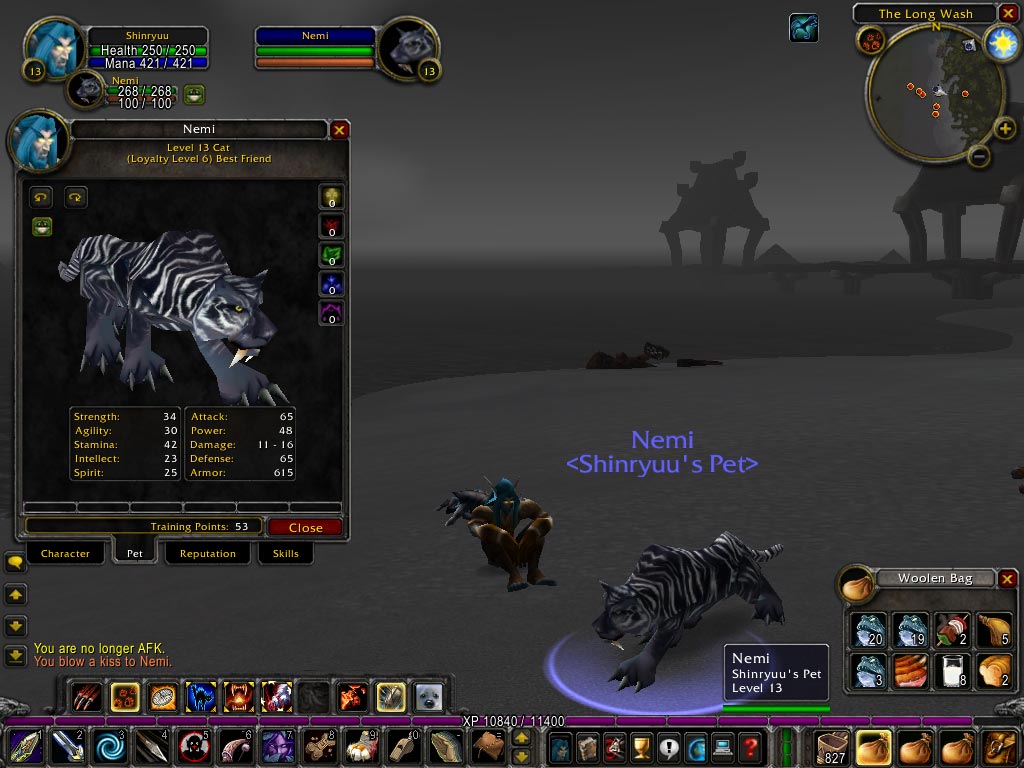Image resolution: width=1024 pixels, height=768 pixels.
Task: Close the Woolen Bag window
Action: 1008,579
